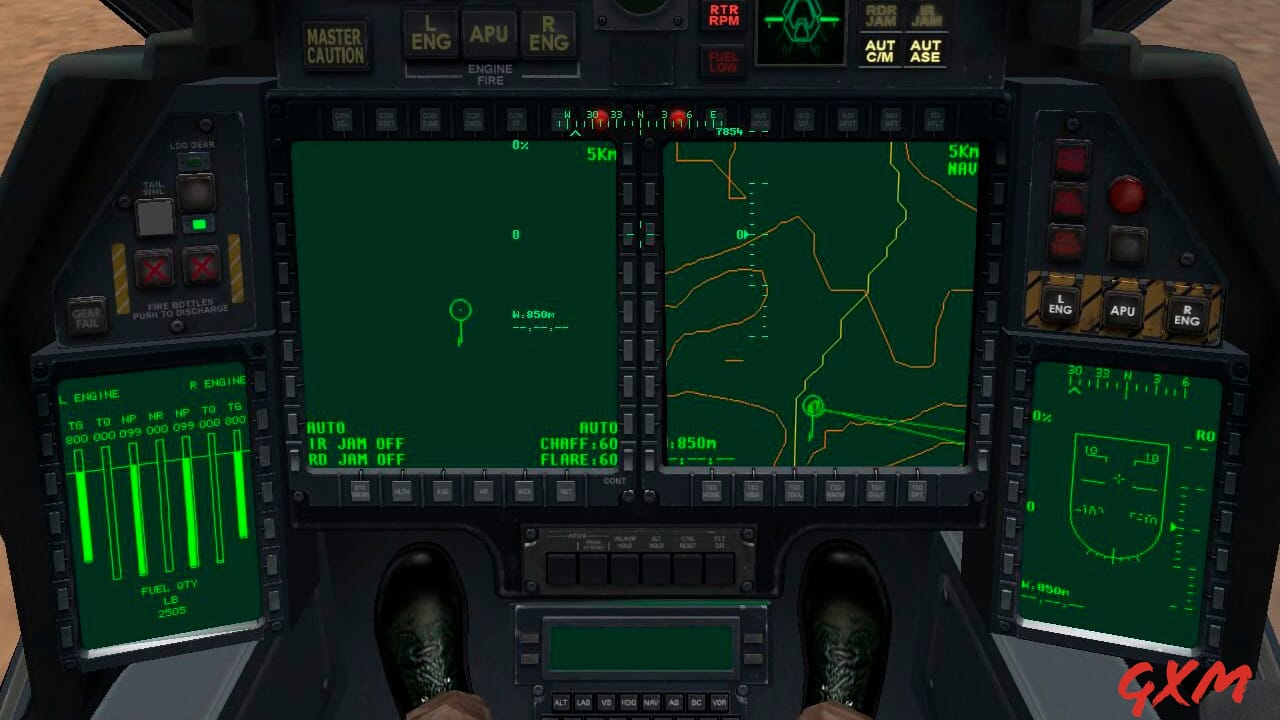Select NAV mode on the autopilot row
The width and height of the screenshot is (1280, 720).
click(651, 703)
